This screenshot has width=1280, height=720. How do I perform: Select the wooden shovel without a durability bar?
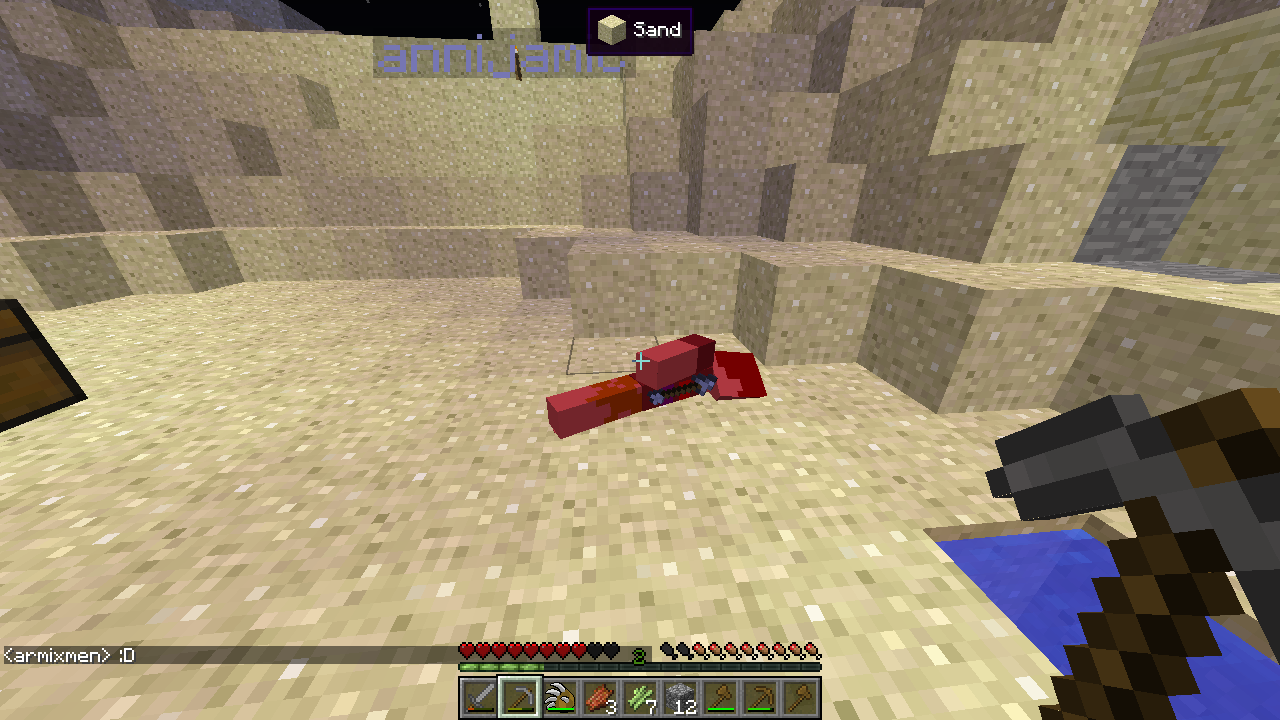point(800,697)
